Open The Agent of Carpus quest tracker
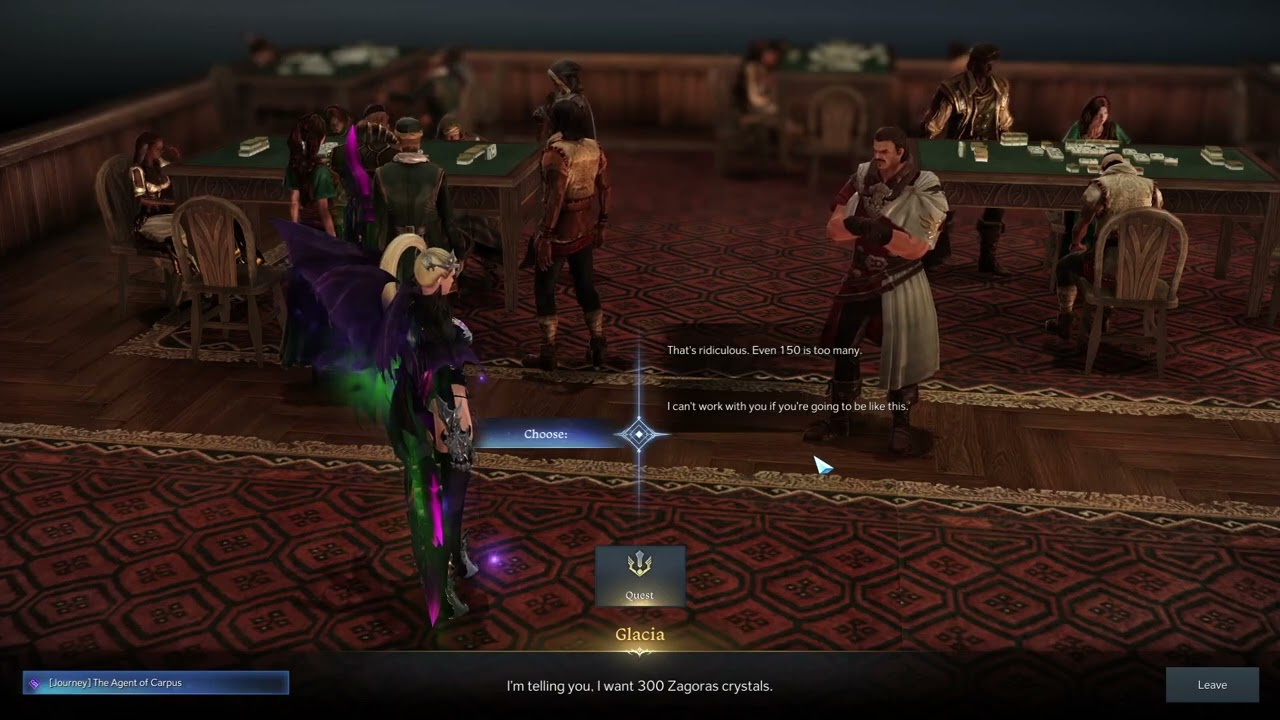The image size is (1280, 720). point(156,683)
